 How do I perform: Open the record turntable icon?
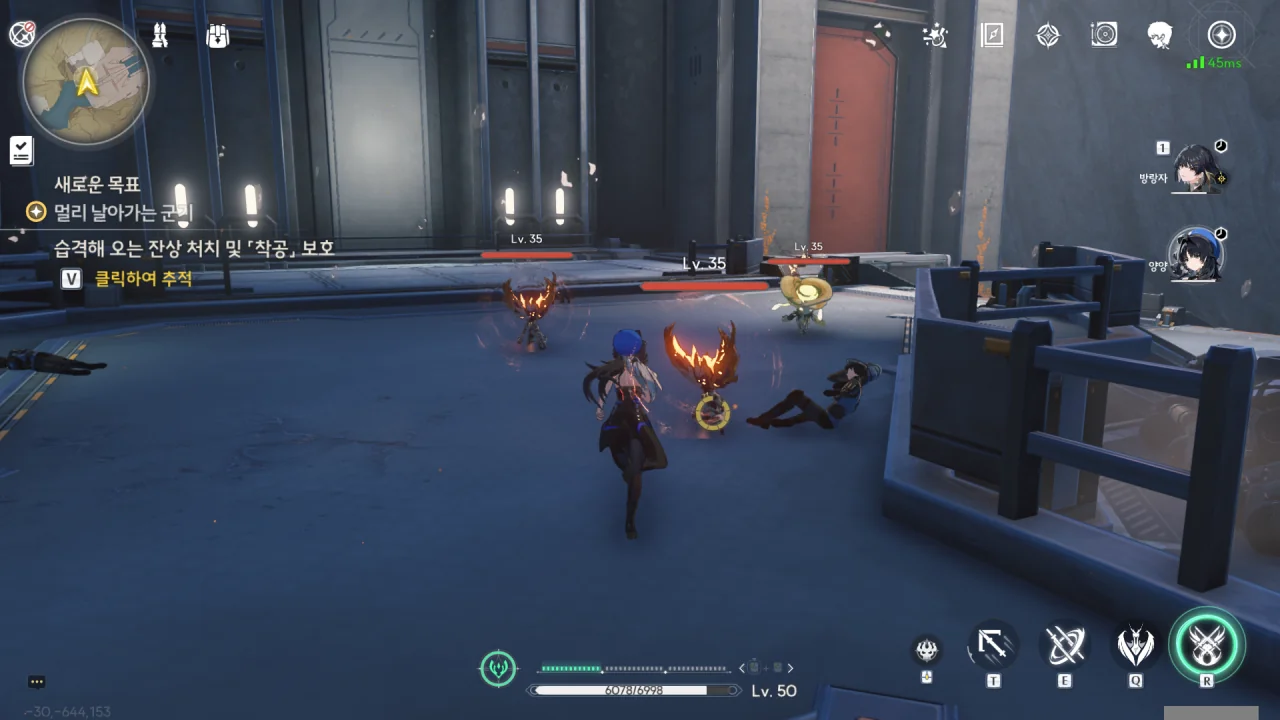point(1104,36)
